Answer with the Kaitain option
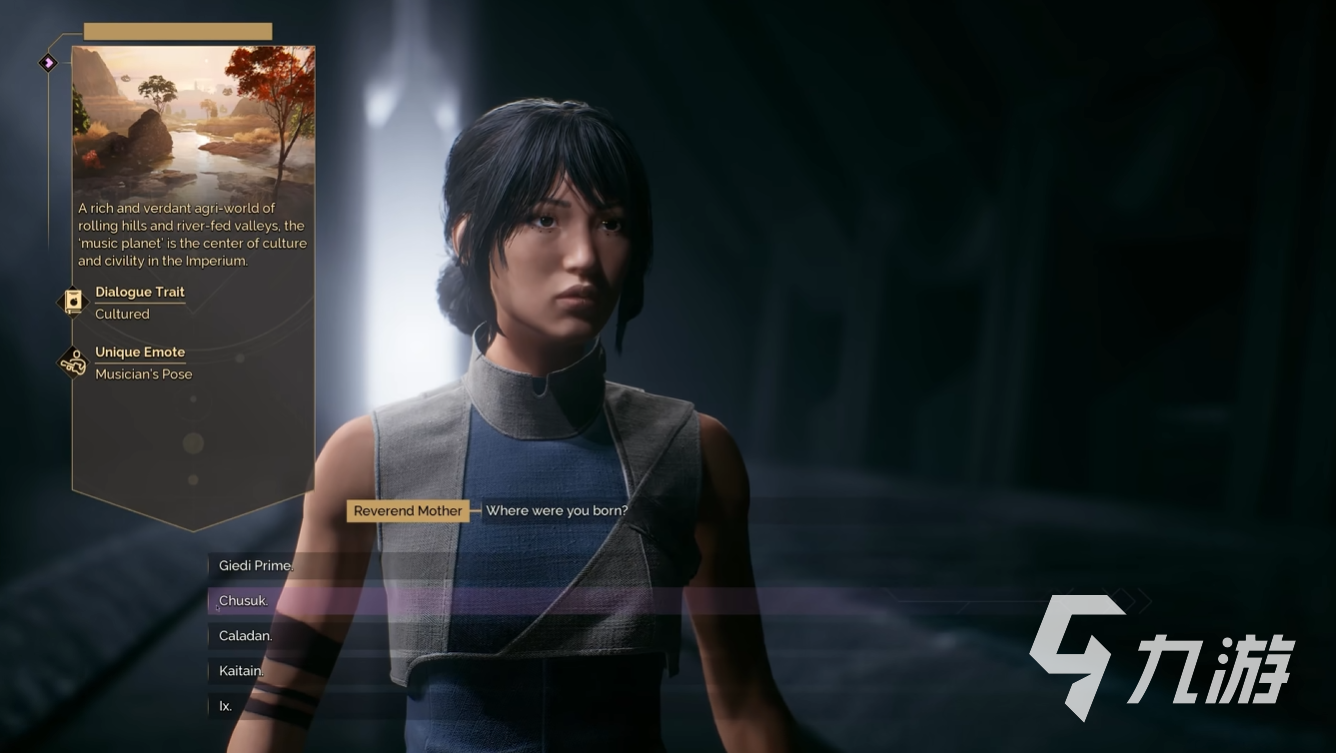 click(241, 671)
